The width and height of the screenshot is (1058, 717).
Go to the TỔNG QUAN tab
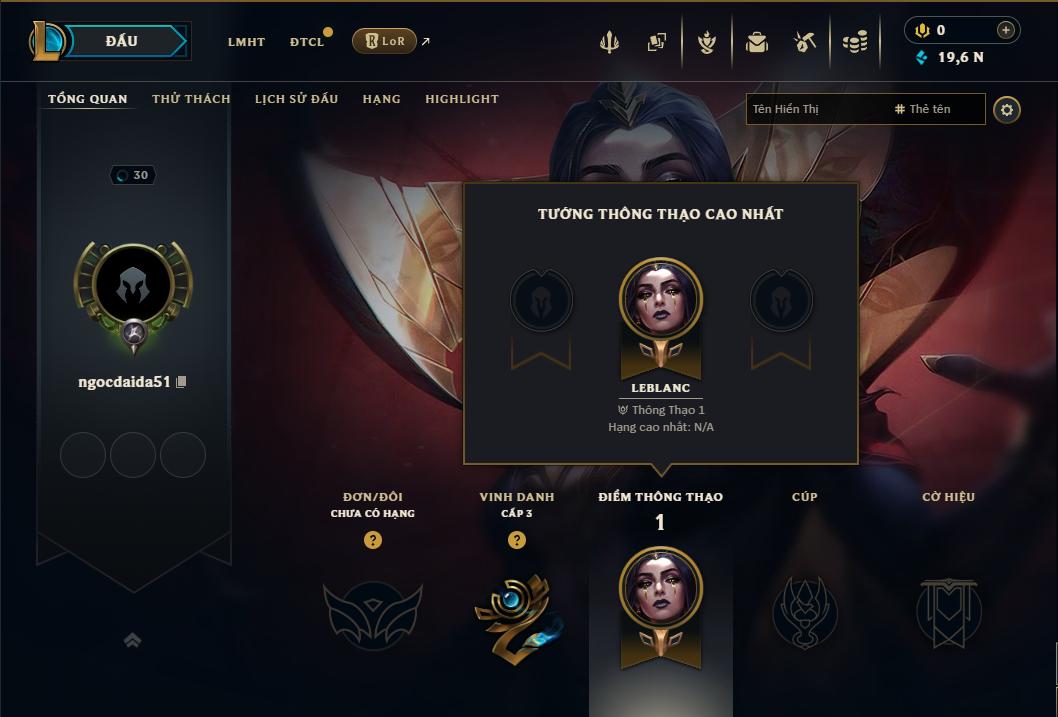point(88,99)
